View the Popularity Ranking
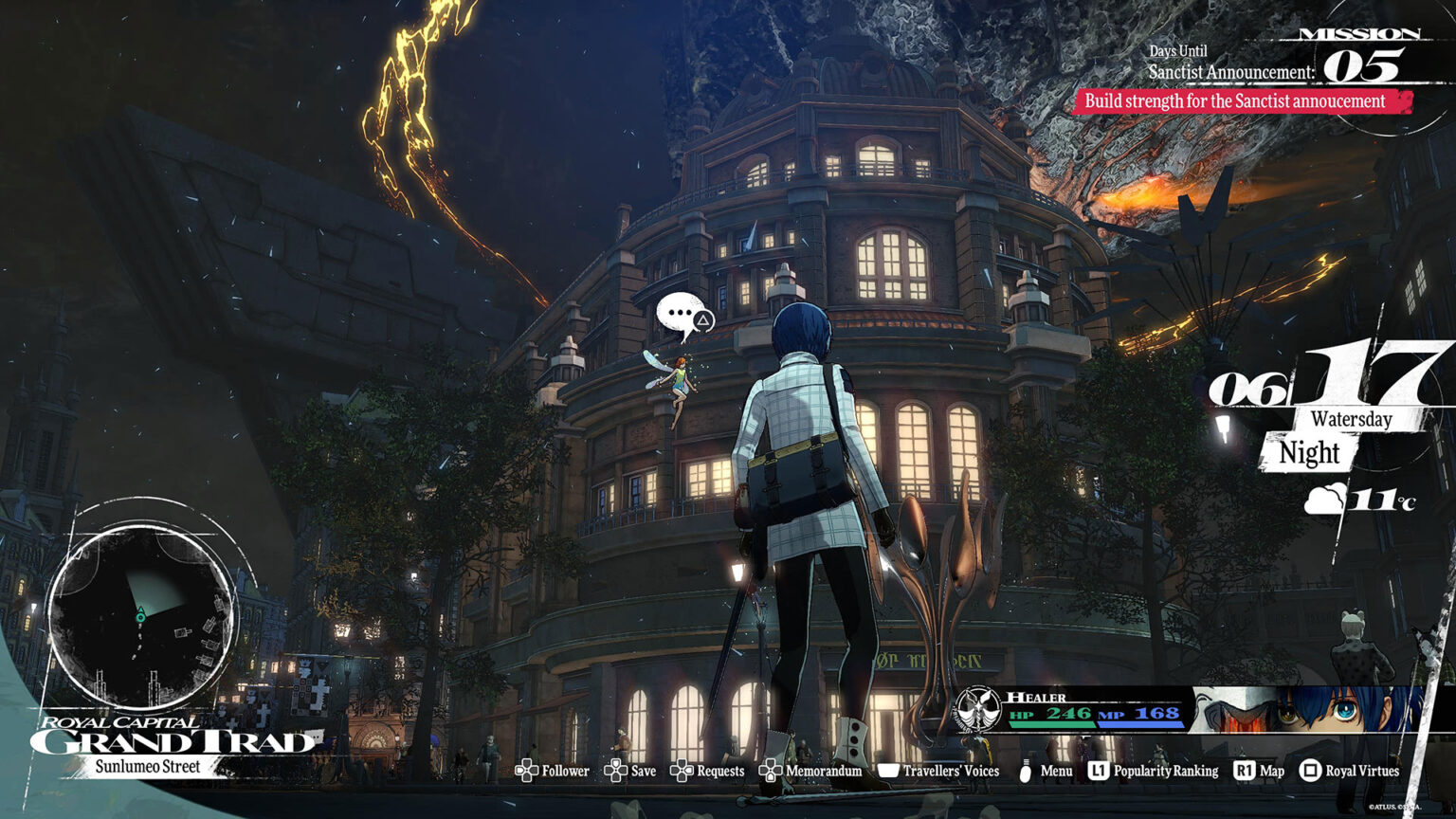Screen dimensions: 1456x819 (x=1153, y=771)
